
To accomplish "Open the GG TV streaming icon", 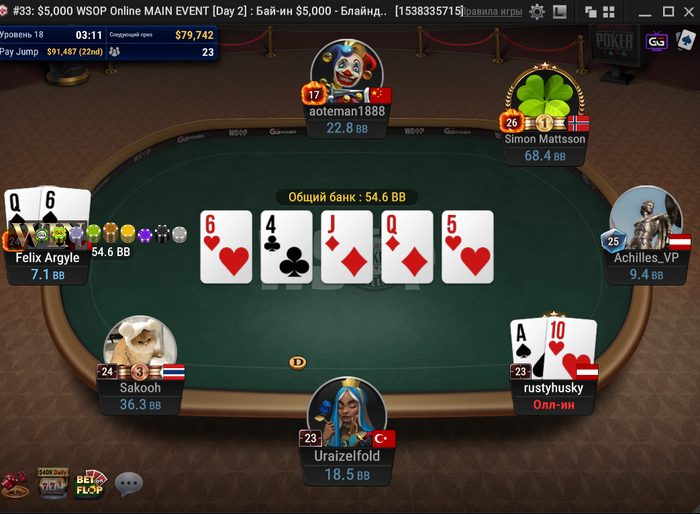I will point(657,42).
